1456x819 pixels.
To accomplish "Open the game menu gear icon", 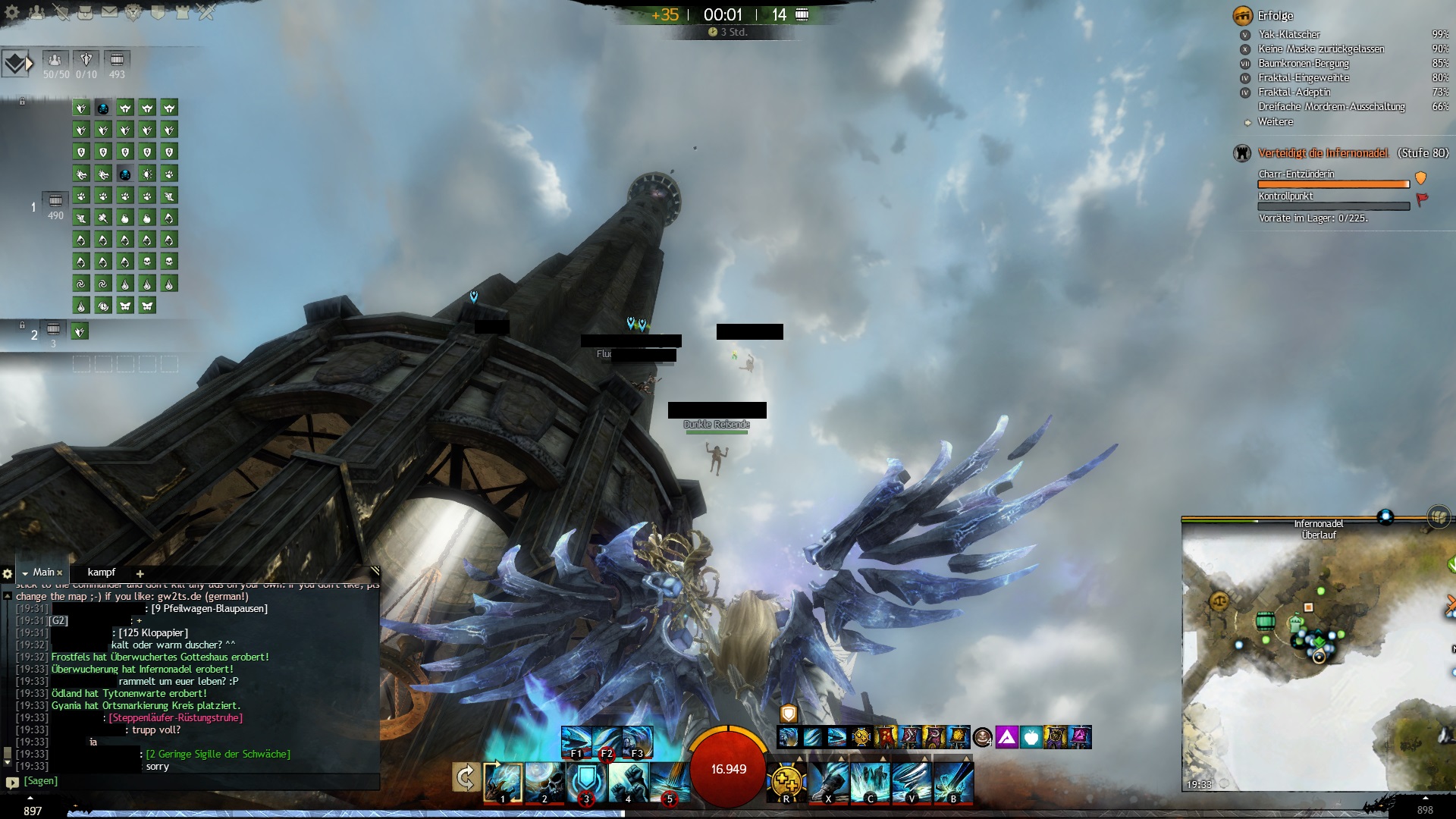I will pos(12,12).
